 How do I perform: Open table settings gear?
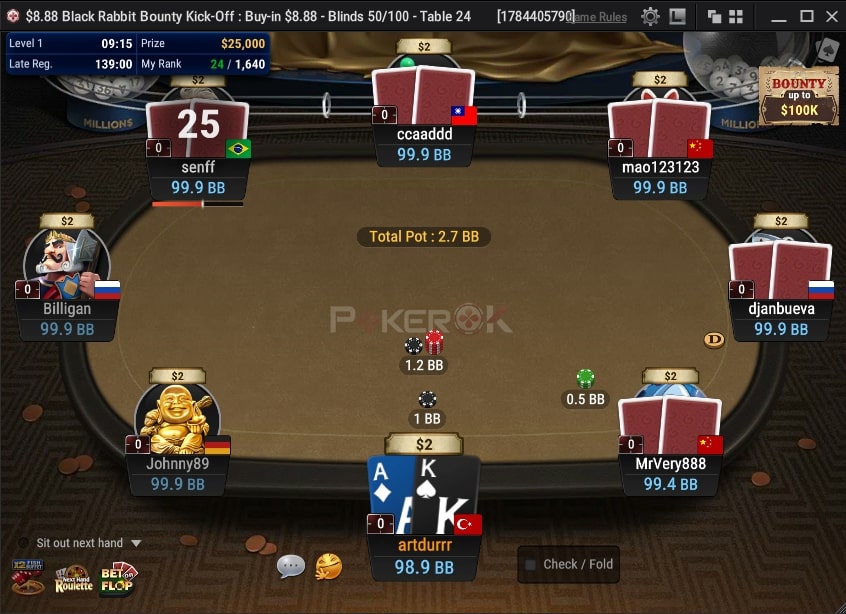[651, 16]
